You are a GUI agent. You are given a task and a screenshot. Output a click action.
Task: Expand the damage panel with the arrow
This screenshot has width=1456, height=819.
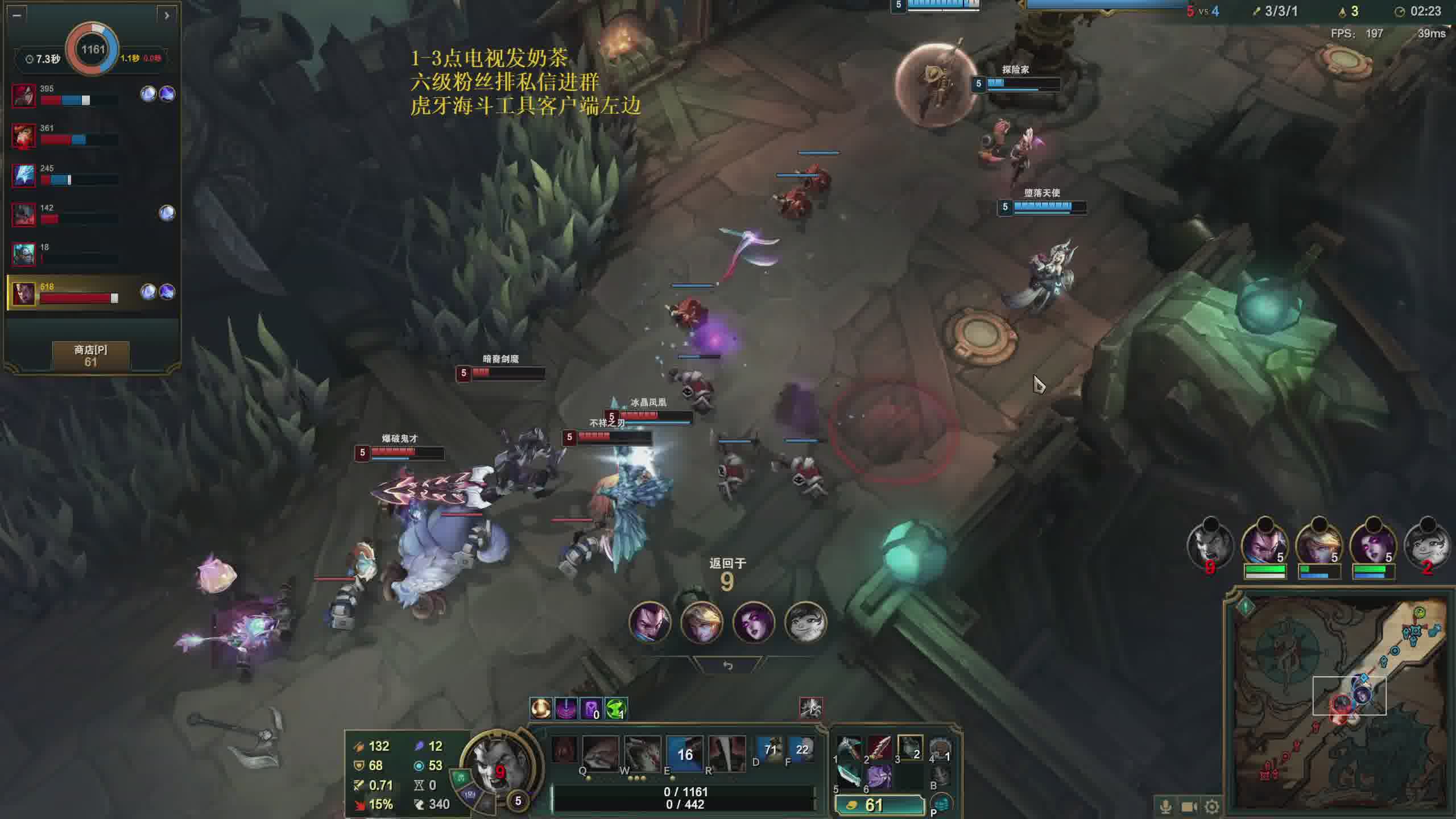coord(166,15)
